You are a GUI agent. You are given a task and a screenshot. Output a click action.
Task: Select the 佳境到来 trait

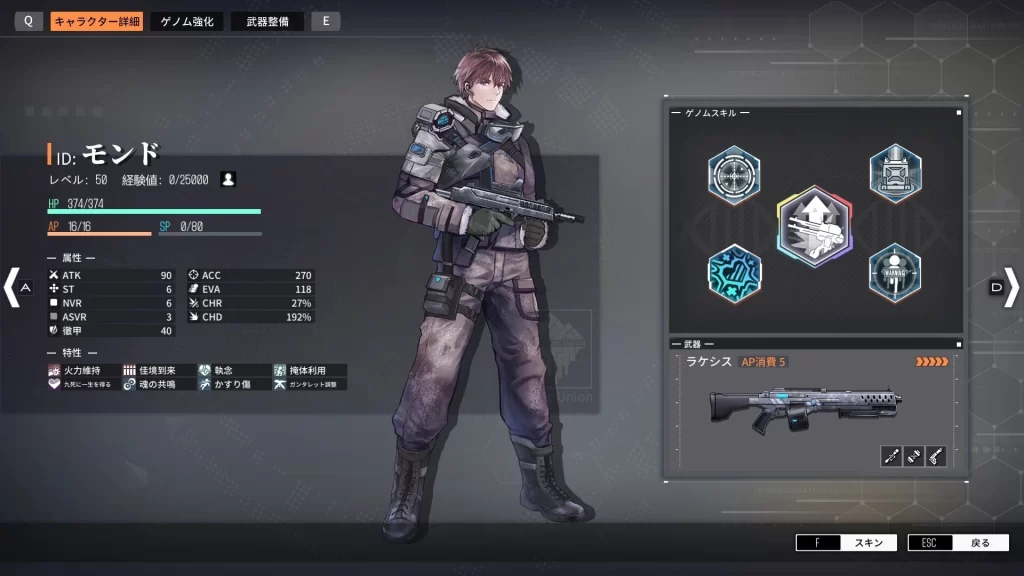click(157, 370)
